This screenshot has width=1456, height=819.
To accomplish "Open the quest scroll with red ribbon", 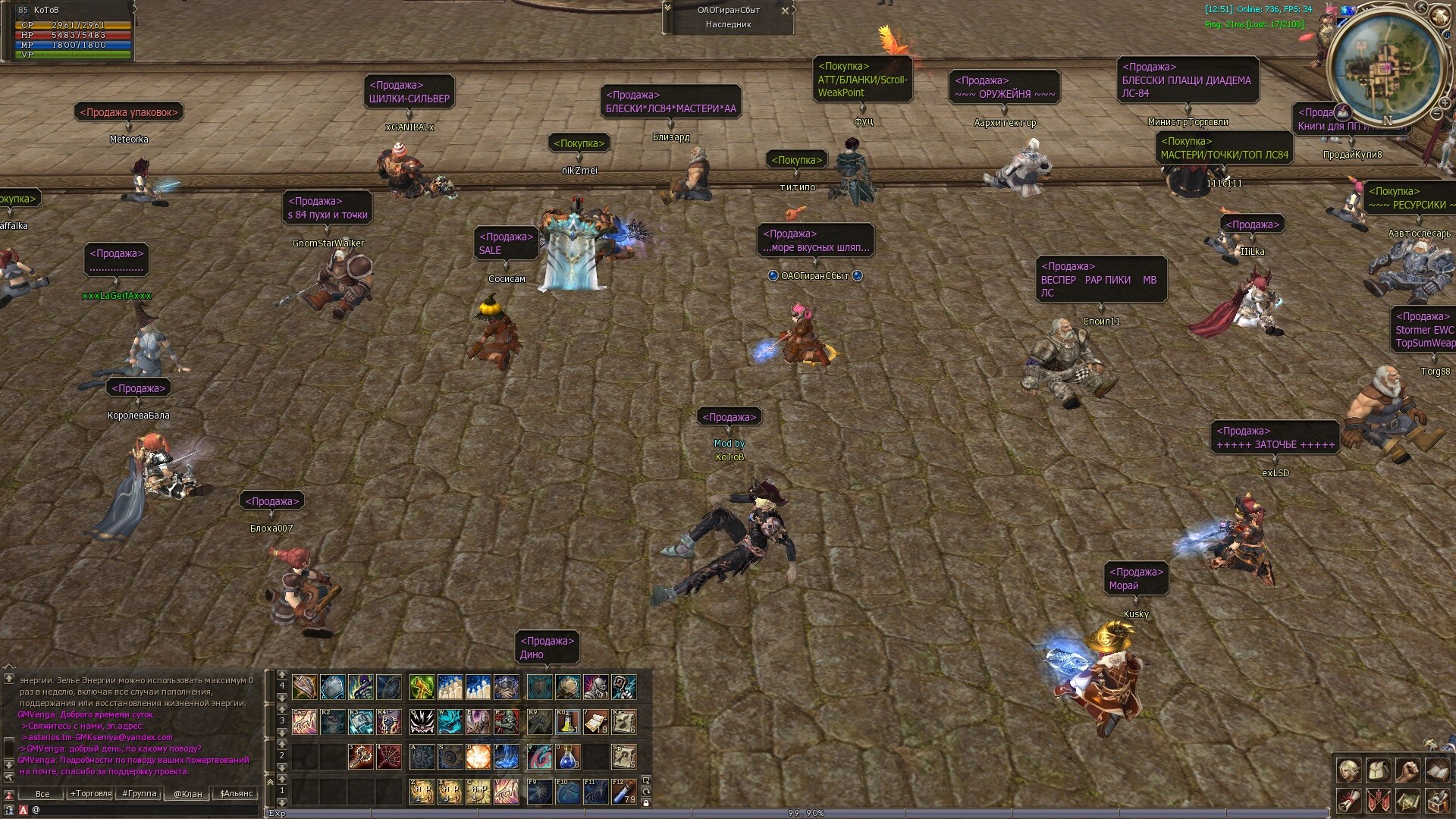I will (1348, 800).
